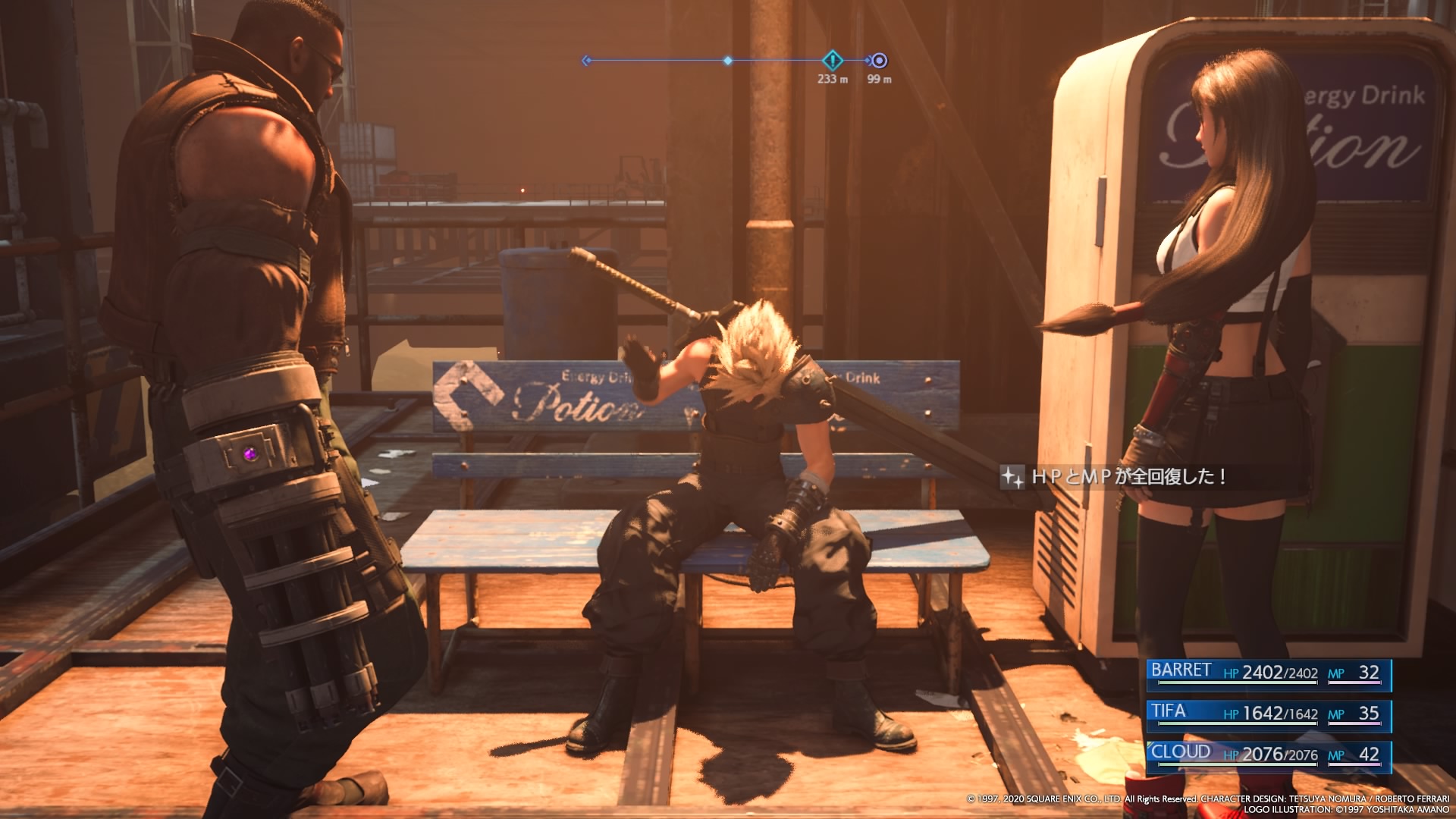The image size is (1456, 819).
Task: Click the 99 m destination marker on compass
Action: pos(879,61)
